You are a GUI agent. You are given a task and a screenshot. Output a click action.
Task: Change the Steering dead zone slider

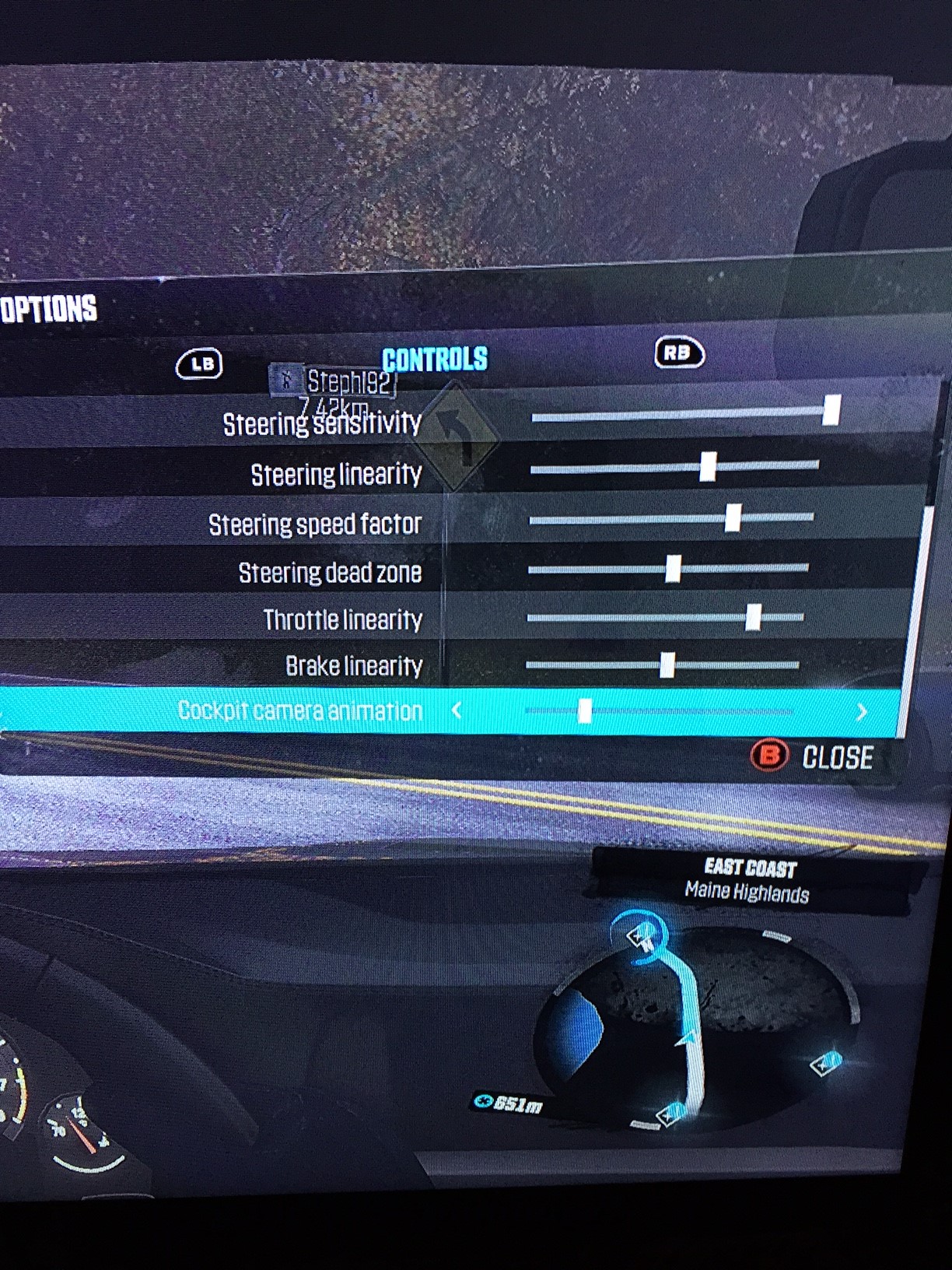[x=673, y=569]
